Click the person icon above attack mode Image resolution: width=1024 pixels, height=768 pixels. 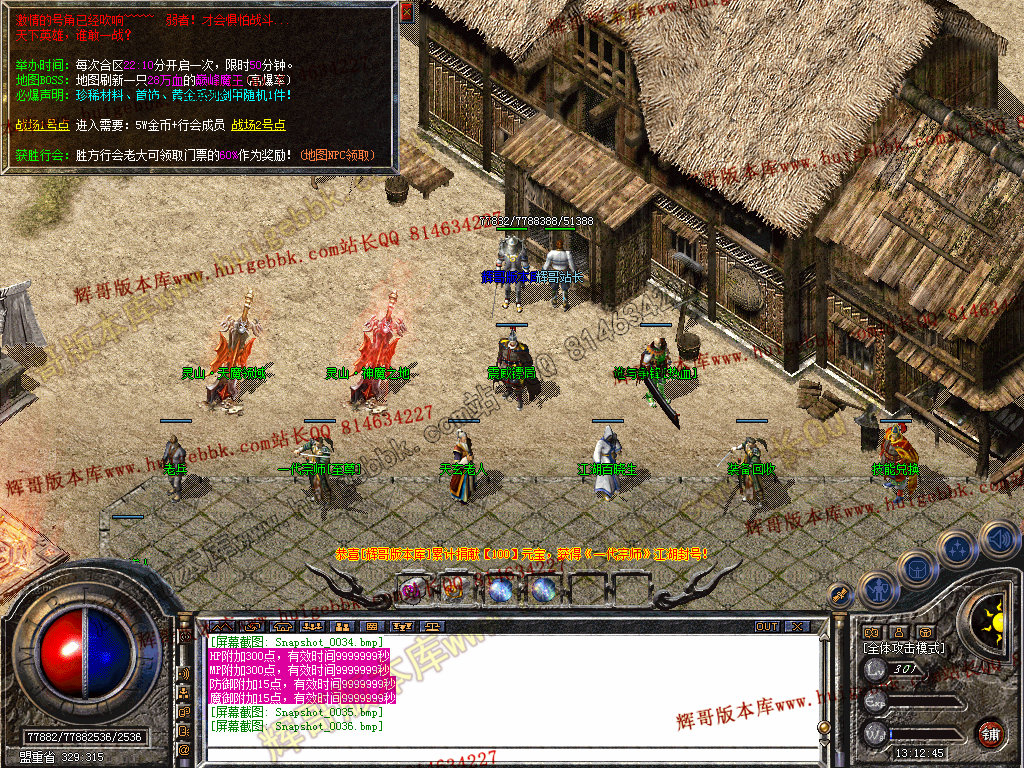coord(898,631)
